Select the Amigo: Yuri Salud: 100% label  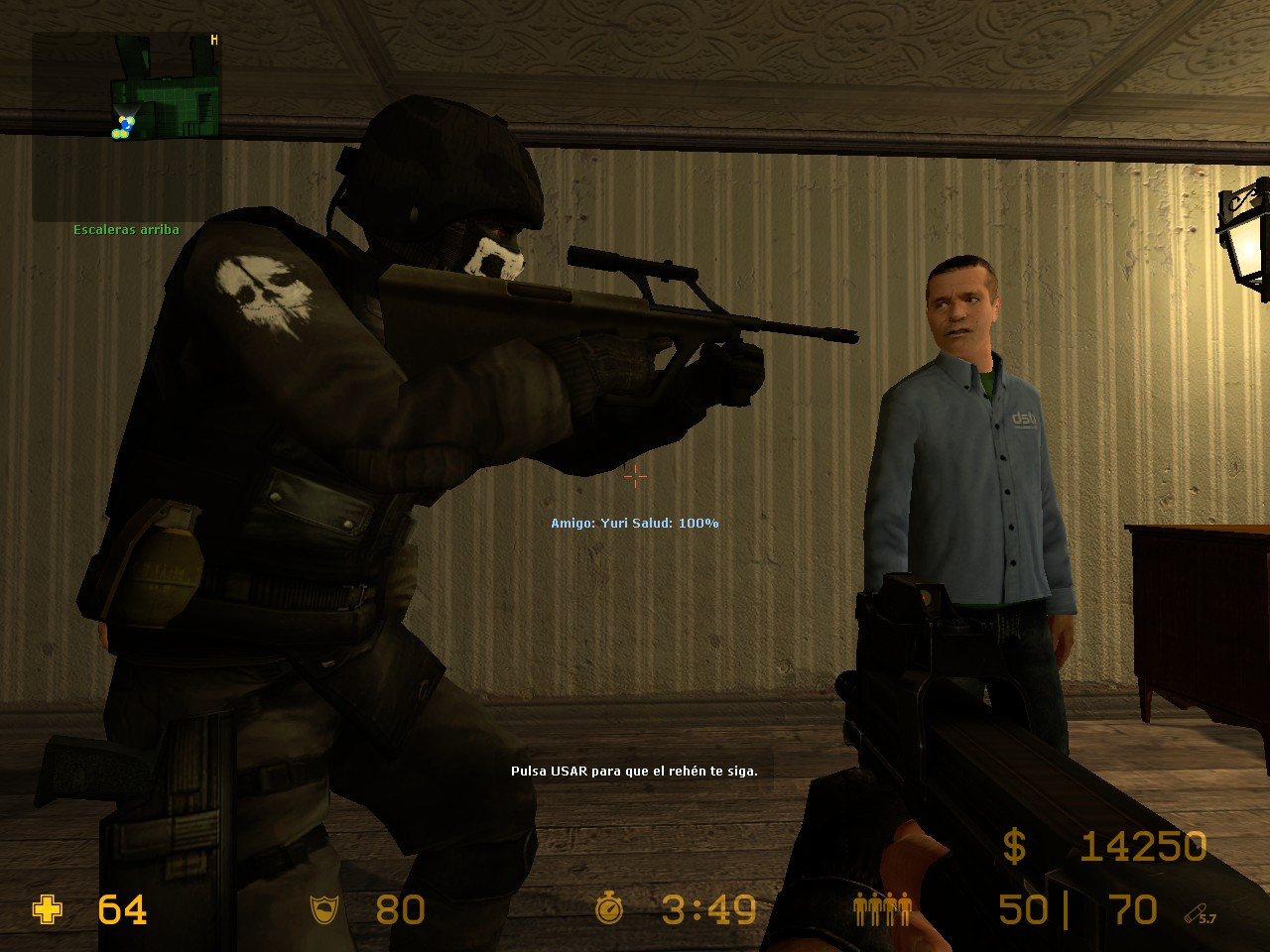(x=634, y=521)
